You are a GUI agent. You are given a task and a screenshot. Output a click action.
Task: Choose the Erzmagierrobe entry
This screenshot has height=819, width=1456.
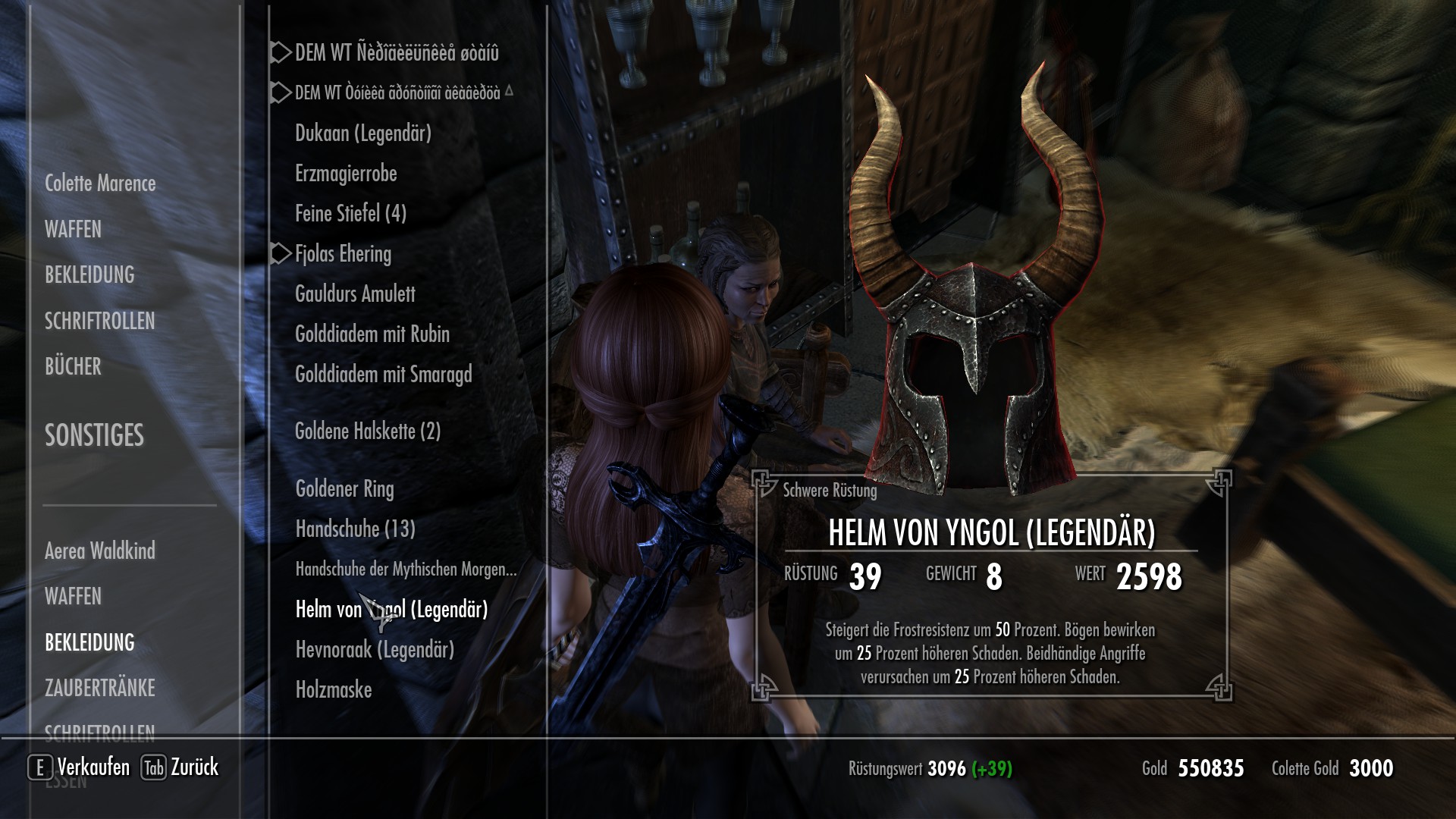pyautogui.click(x=346, y=174)
